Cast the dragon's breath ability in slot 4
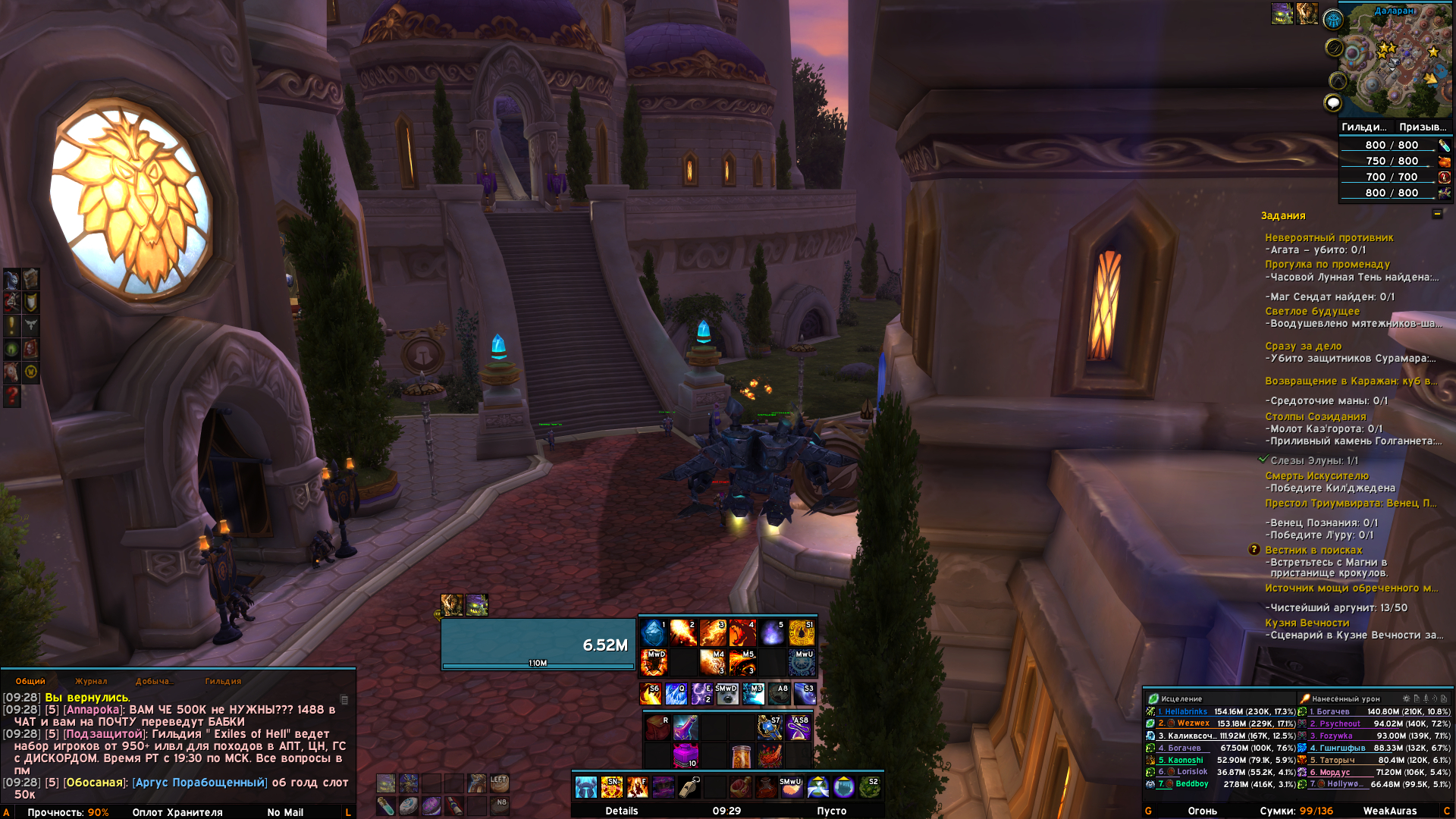The width and height of the screenshot is (1456, 819). click(x=742, y=632)
